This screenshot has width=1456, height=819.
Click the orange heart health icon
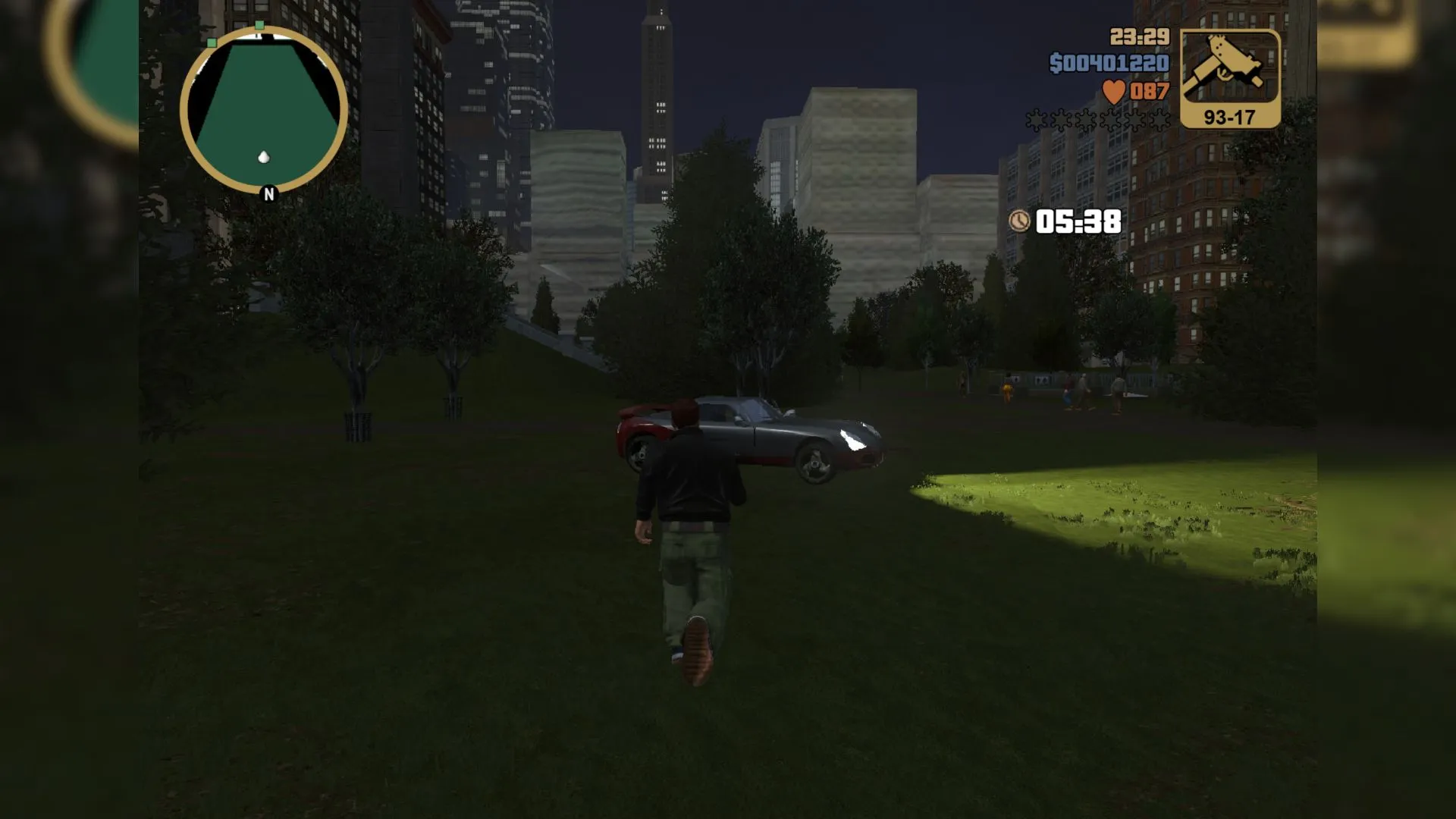tap(1115, 92)
